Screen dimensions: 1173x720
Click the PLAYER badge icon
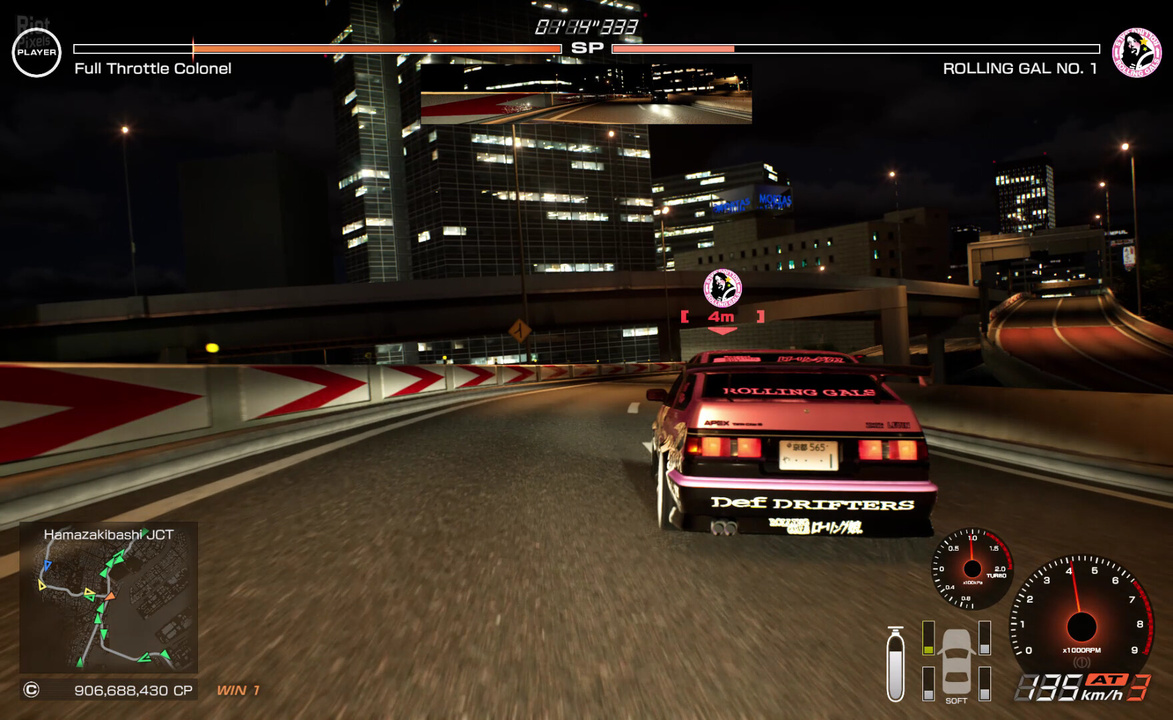(x=37, y=52)
